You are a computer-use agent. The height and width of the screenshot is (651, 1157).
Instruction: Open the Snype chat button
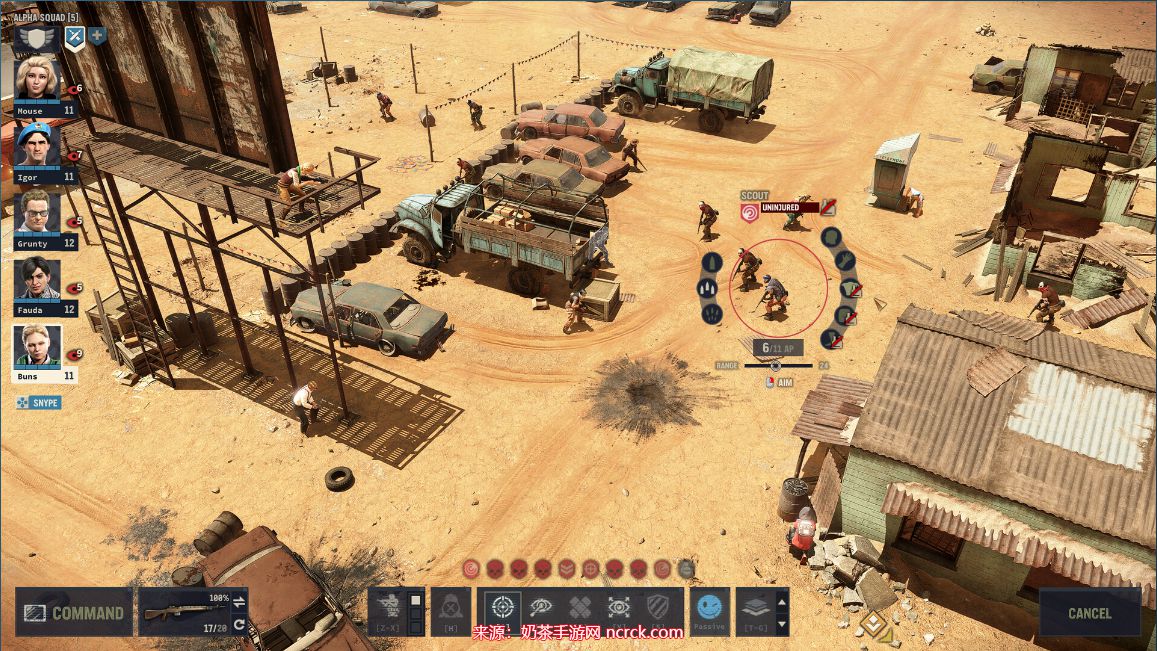39,403
